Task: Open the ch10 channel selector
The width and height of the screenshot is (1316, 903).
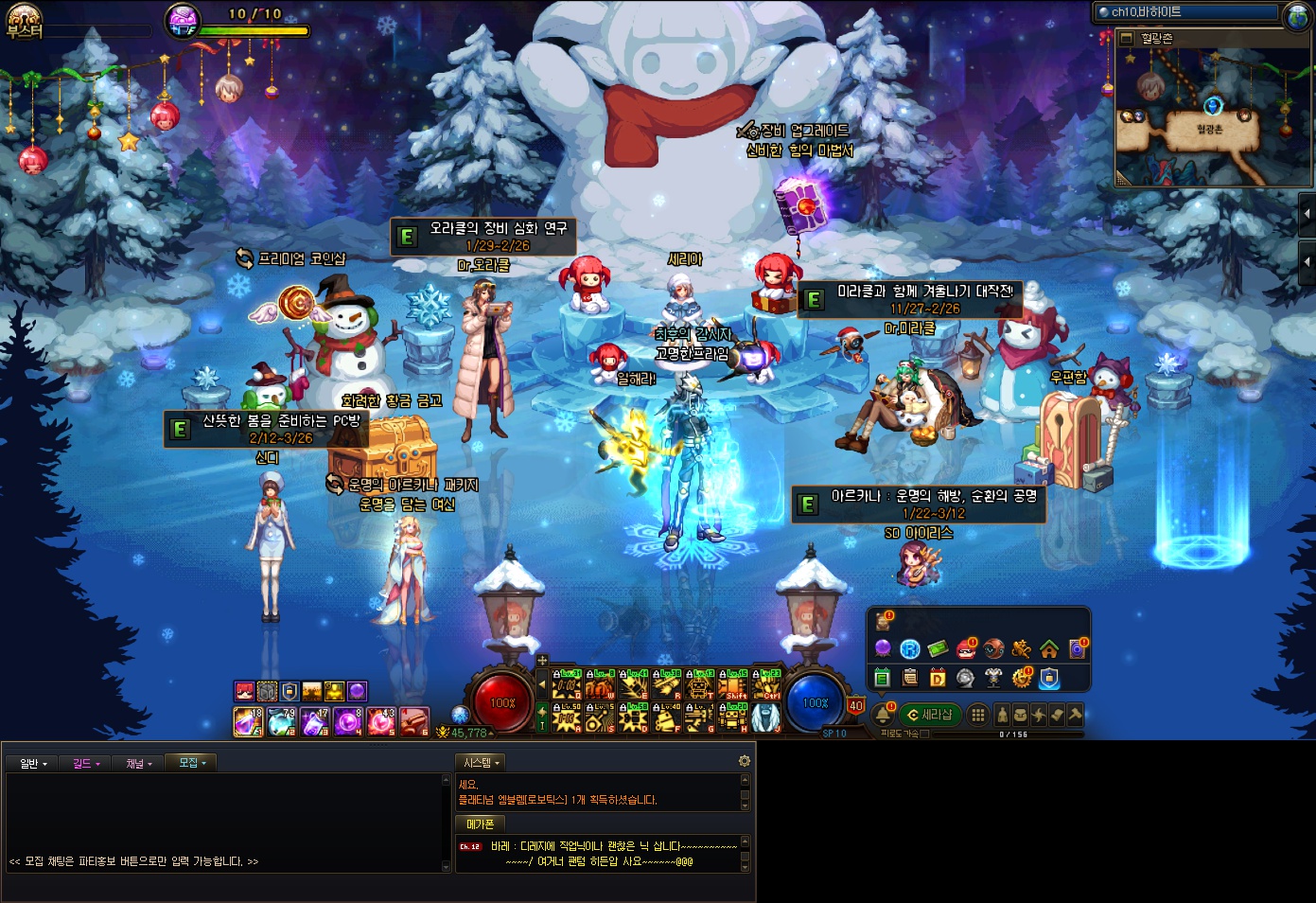Action: tap(1187, 12)
